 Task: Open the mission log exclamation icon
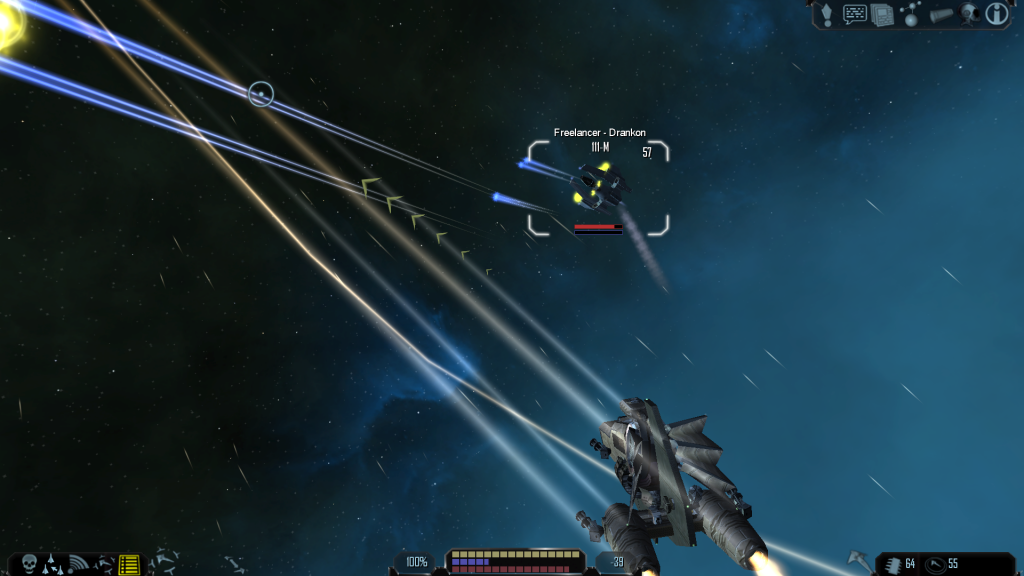(827, 13)
